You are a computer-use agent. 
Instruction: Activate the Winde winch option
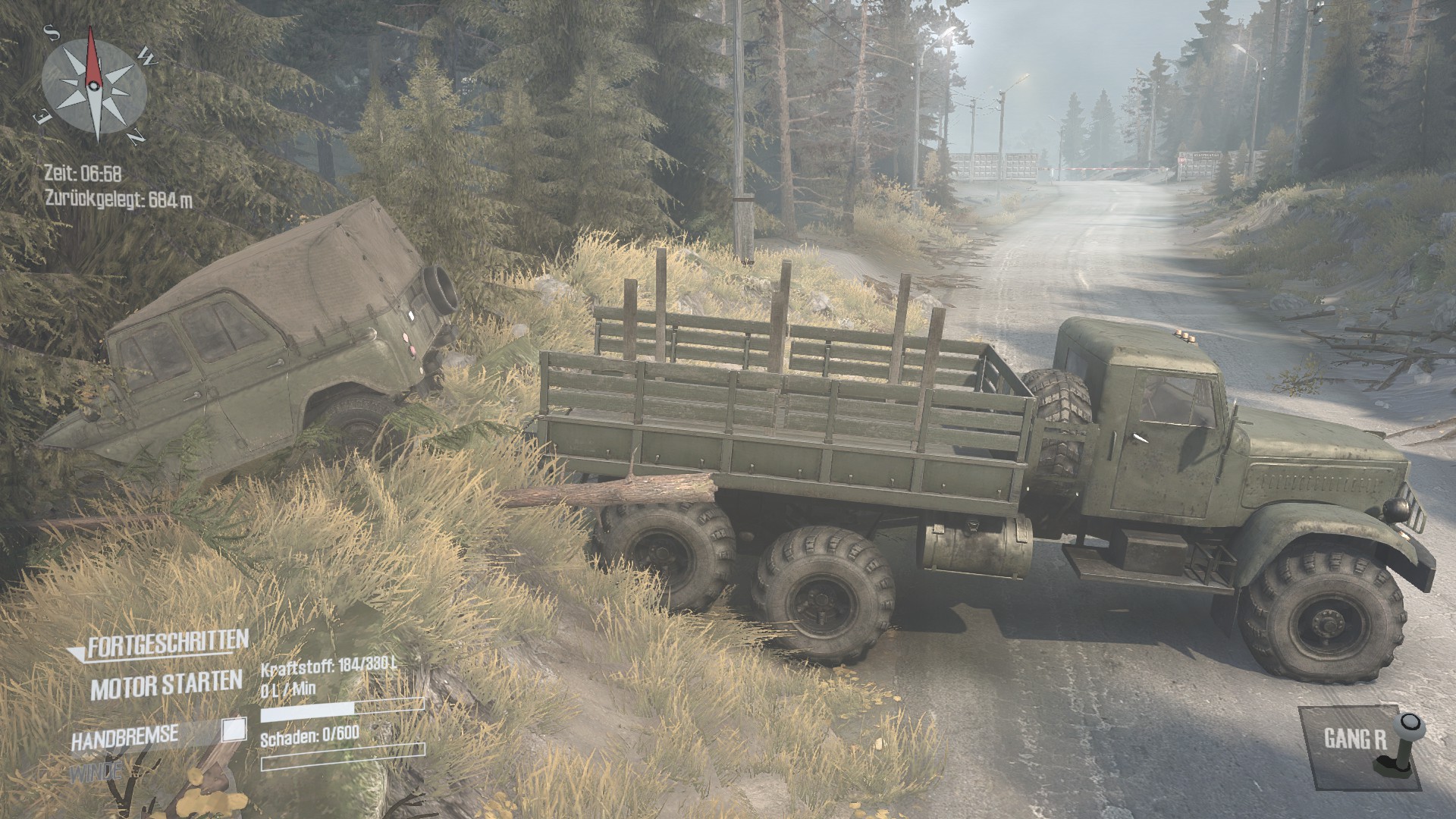96,773
